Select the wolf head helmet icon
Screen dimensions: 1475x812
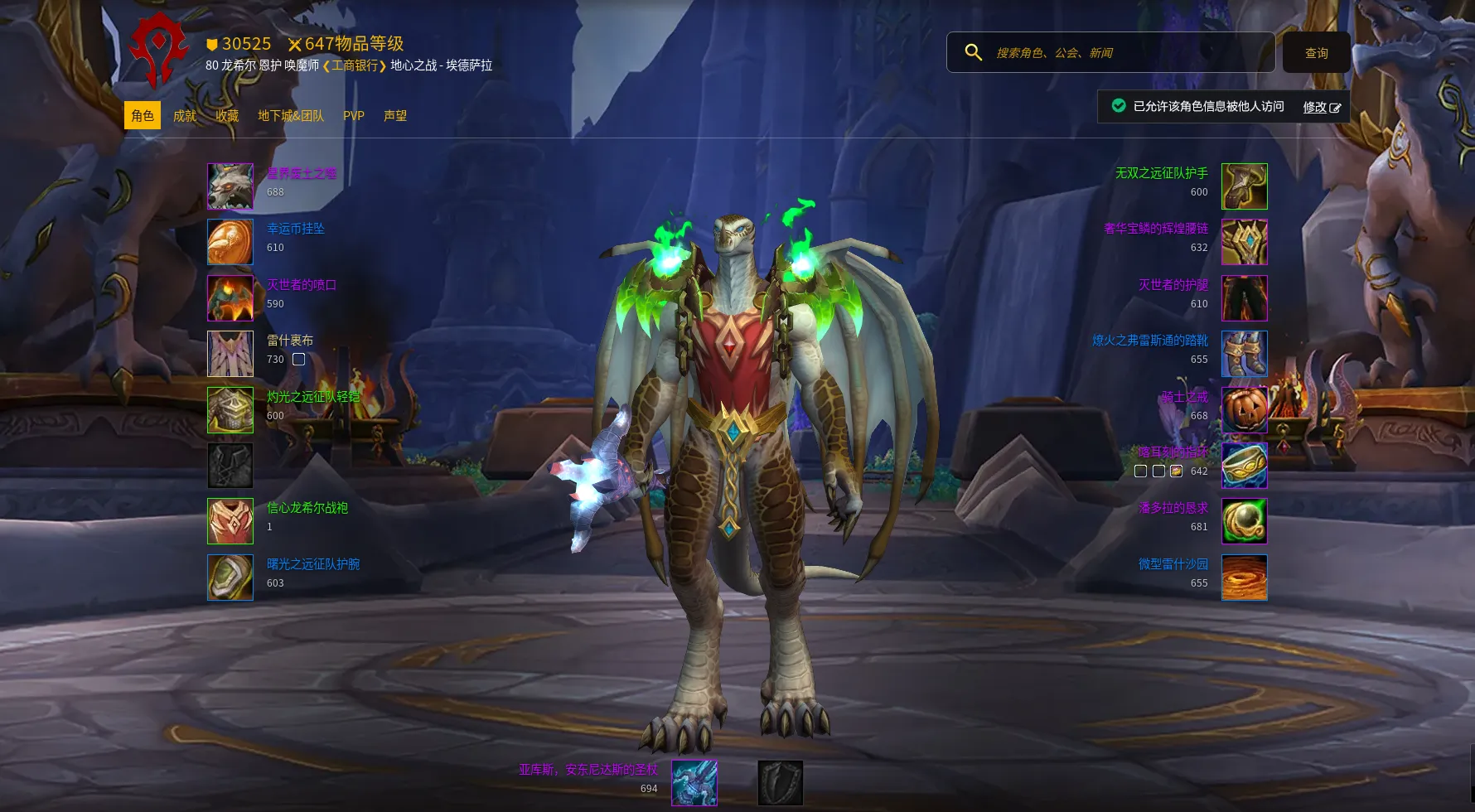click(x=230, y=186)
